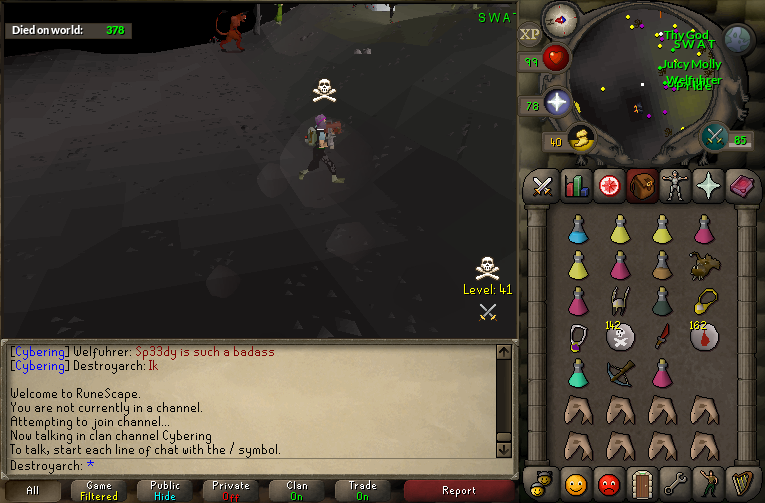Switch to the Skills tab
The height and width of the screenshot is (503, 765).
[x=576, y=186]
